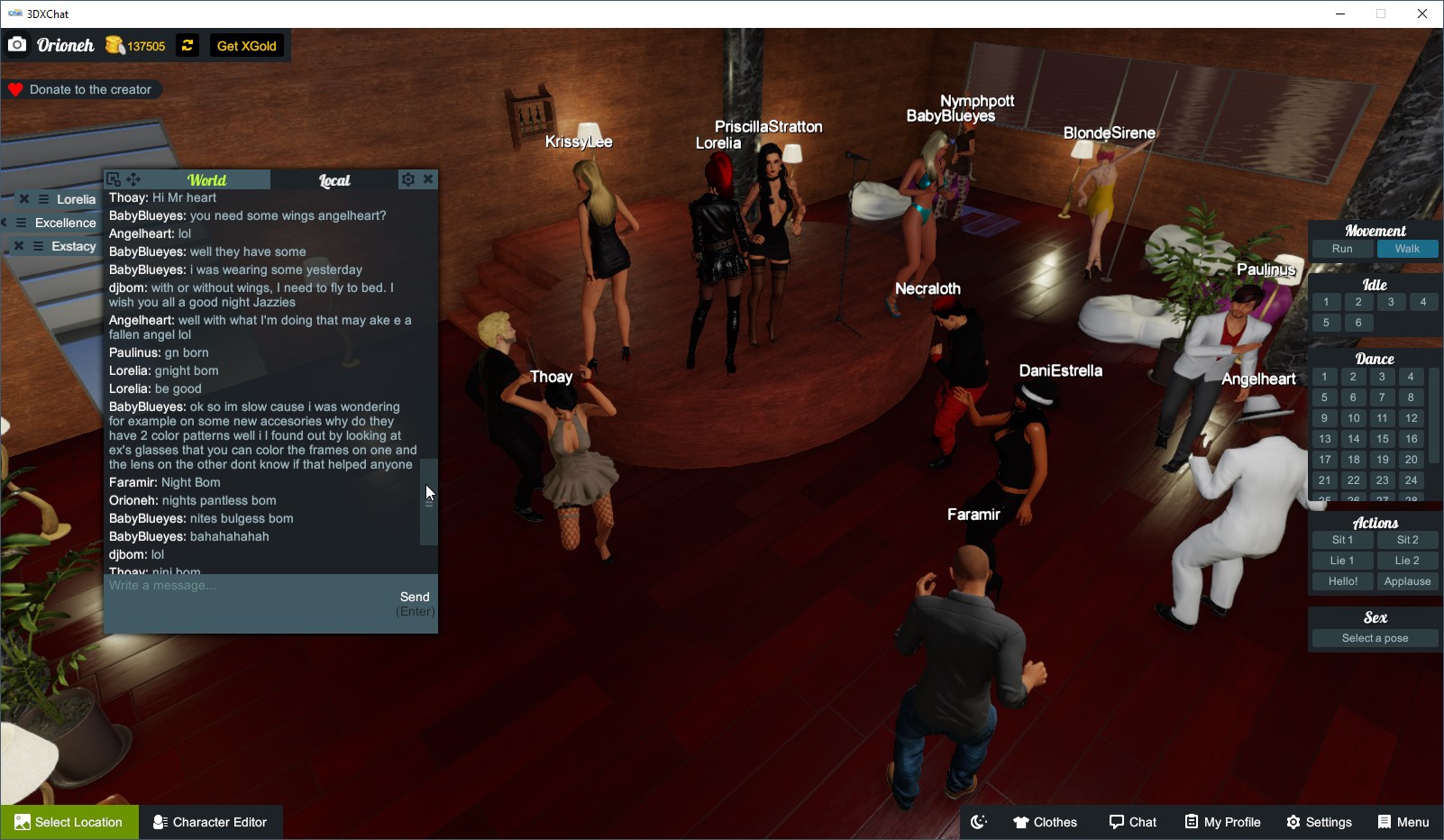Viewport: 1444px width, 840px height.
Task: Open the Menu from the bottom bar
Action: click(x=1403, y=821)
